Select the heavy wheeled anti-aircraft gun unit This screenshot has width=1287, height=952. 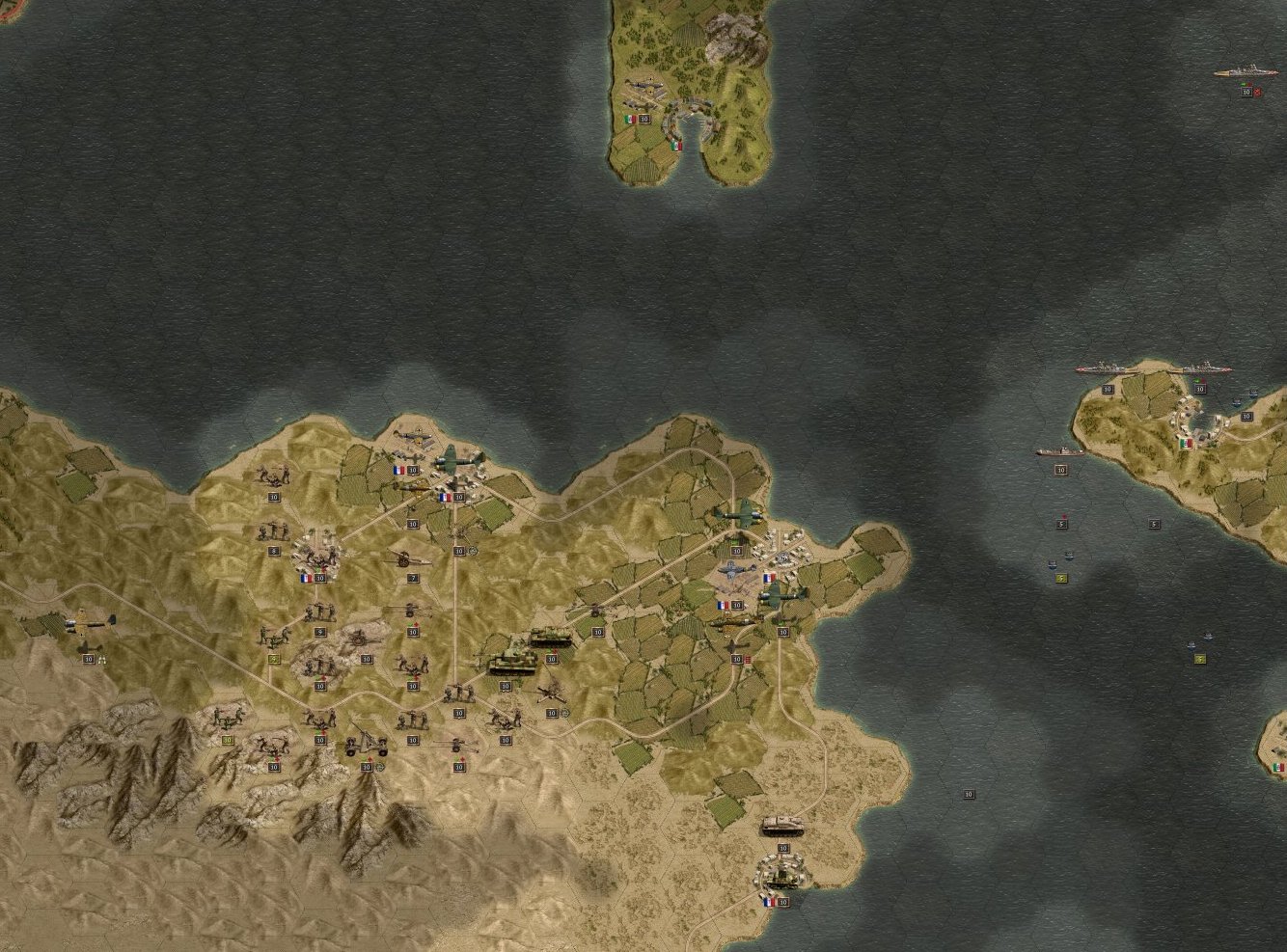[366, 741]
